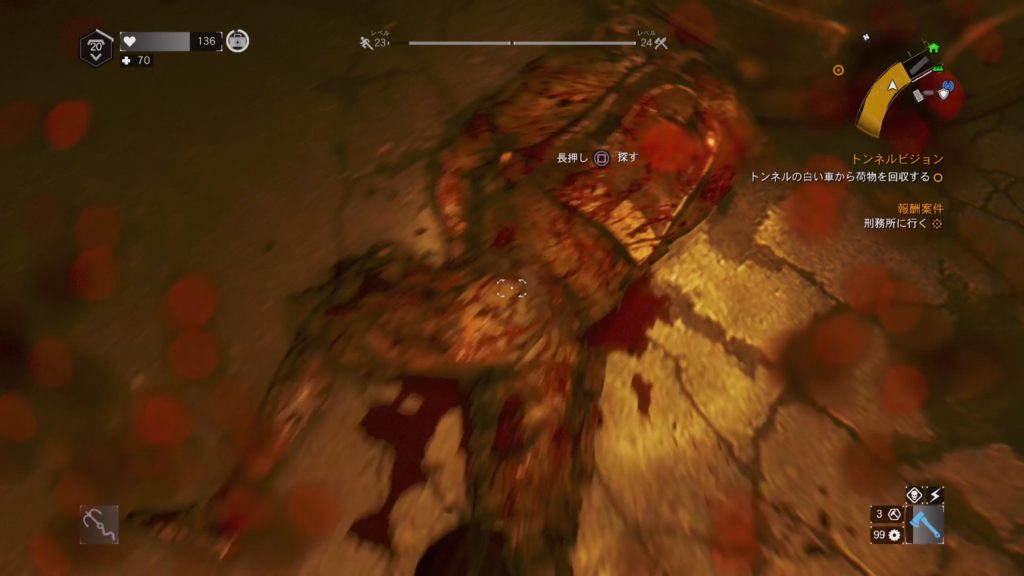Viewport: 1024px width, 576px height.
Task: Click the lightning bolt status icon
Action: [935, 494]
